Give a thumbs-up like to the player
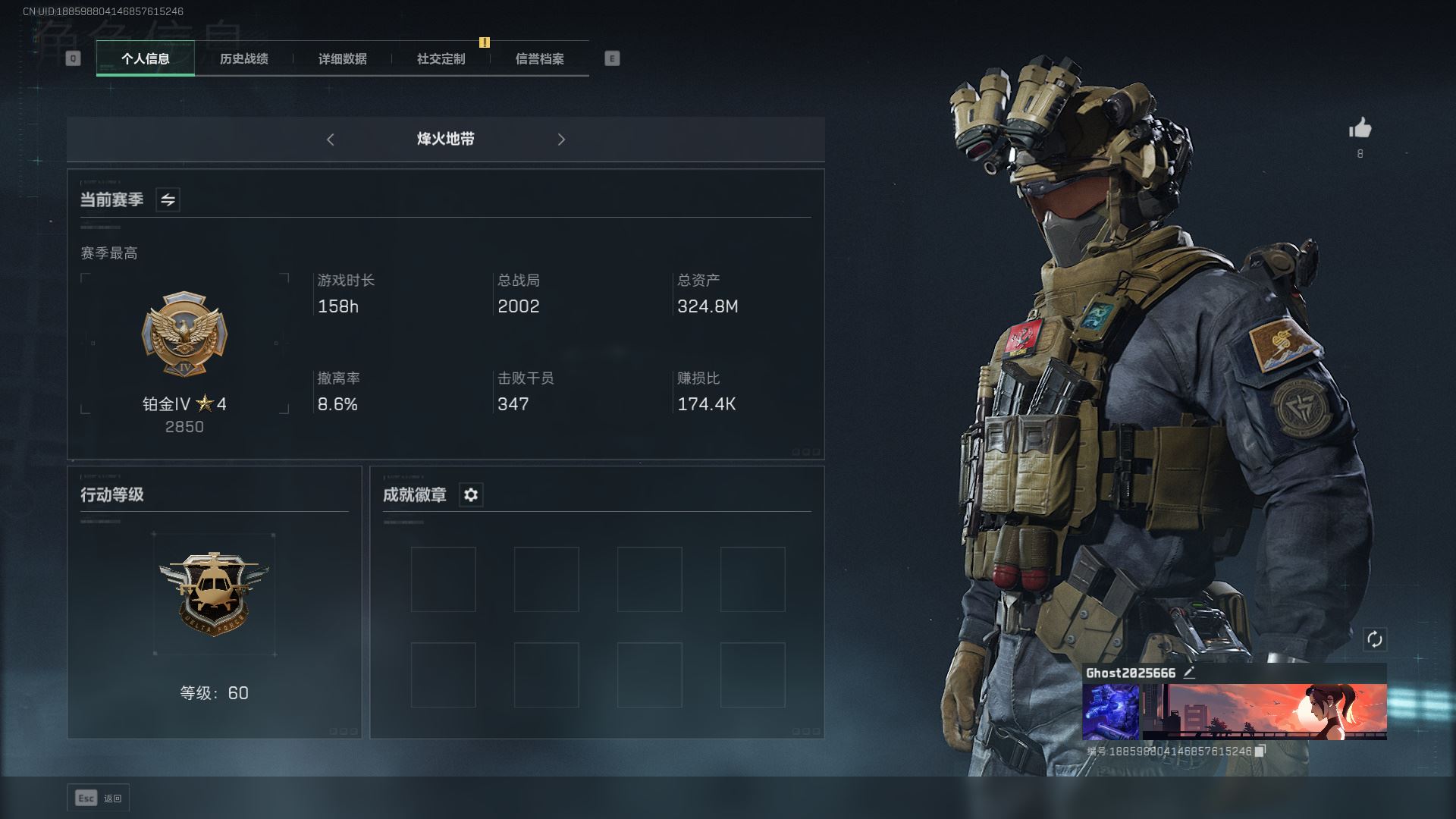The height and width of the screenshot is (819, 1456). coord(1360,128)
